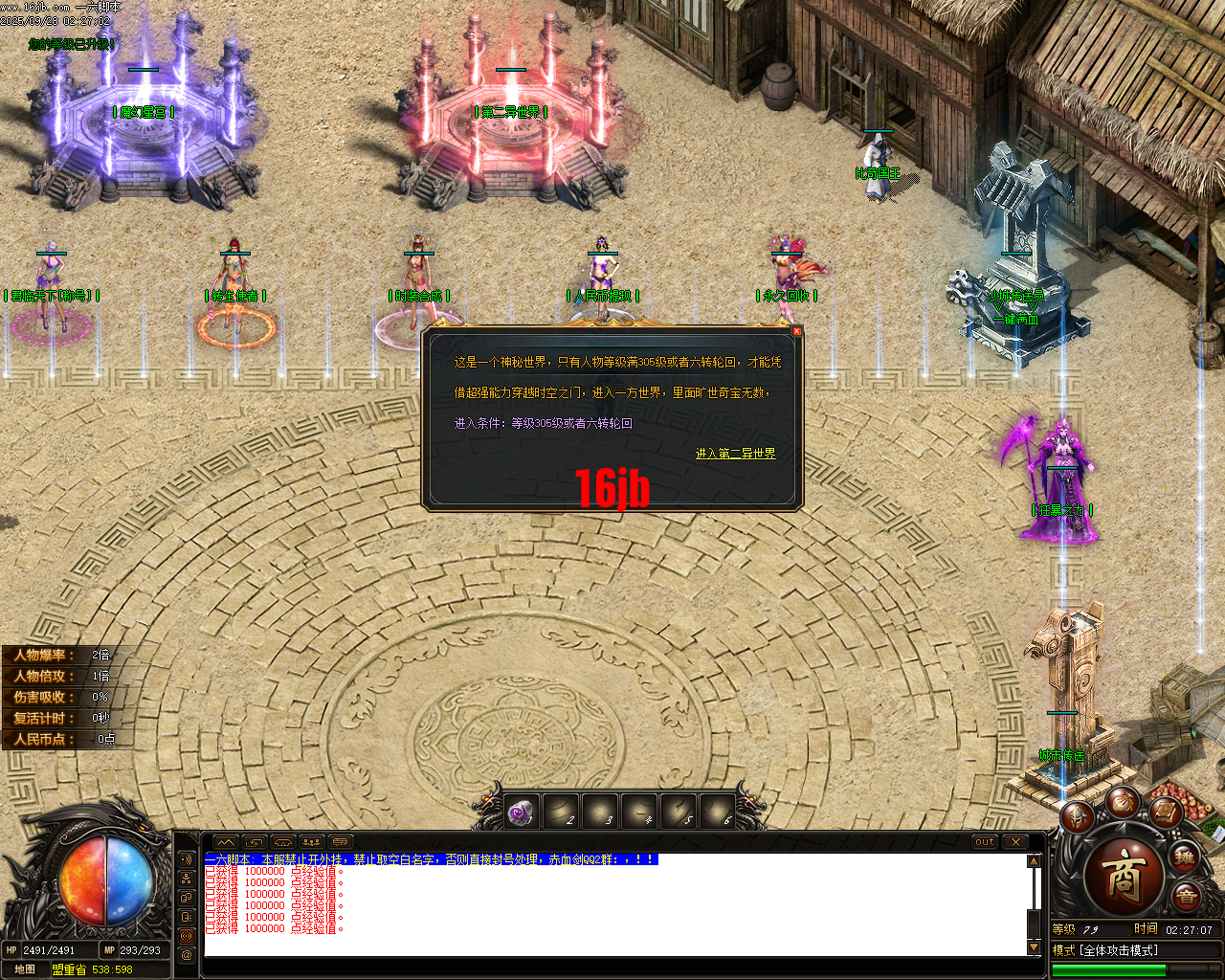
Task: Open the skill book icon
Action: (1166, 813)
